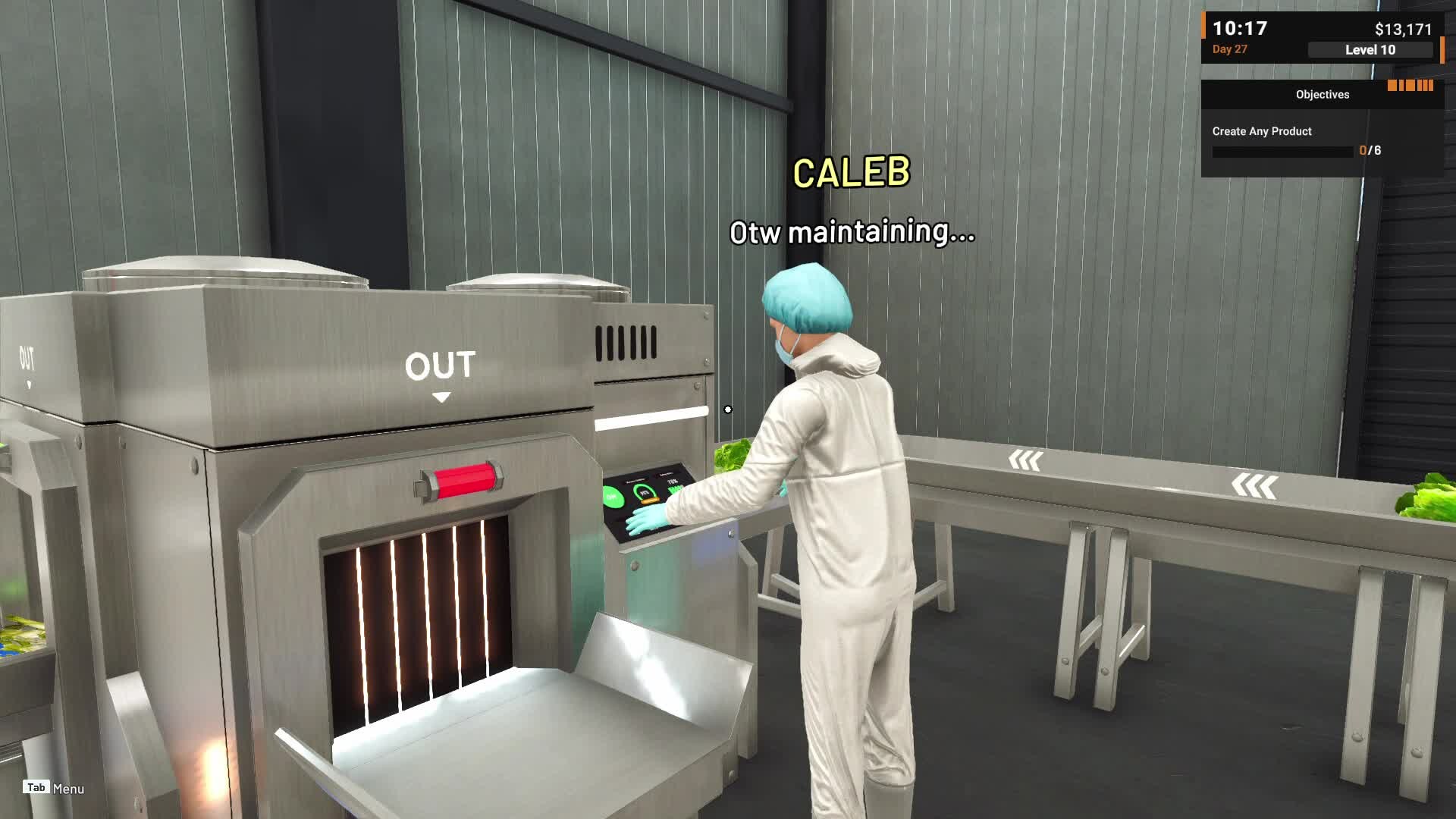This screenshot has height=819, width=1456.
Task: Click the circular gauge dial on the console
Action: (645, 491)
